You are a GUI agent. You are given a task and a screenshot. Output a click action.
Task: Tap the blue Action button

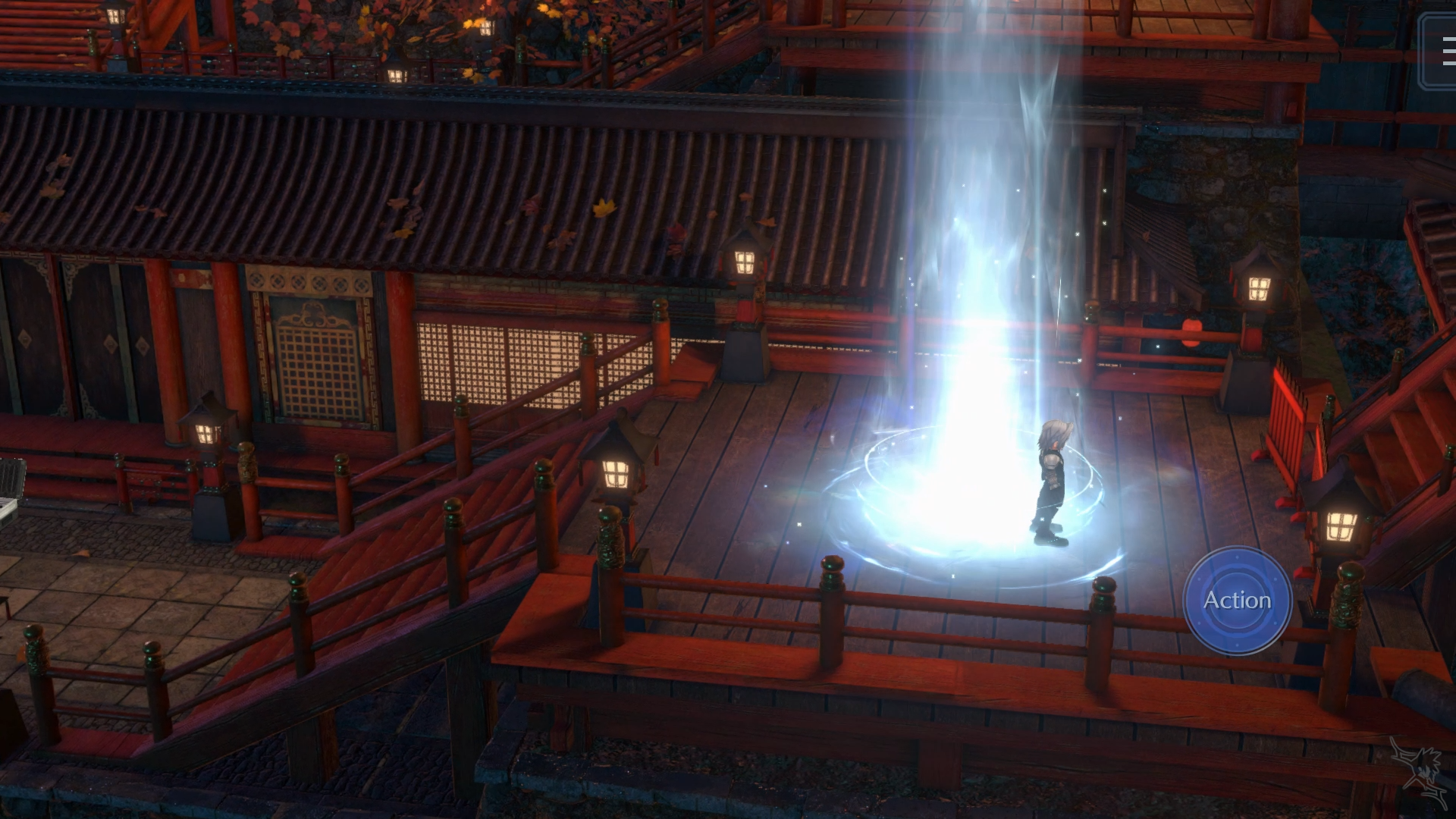click(1238, 601)
